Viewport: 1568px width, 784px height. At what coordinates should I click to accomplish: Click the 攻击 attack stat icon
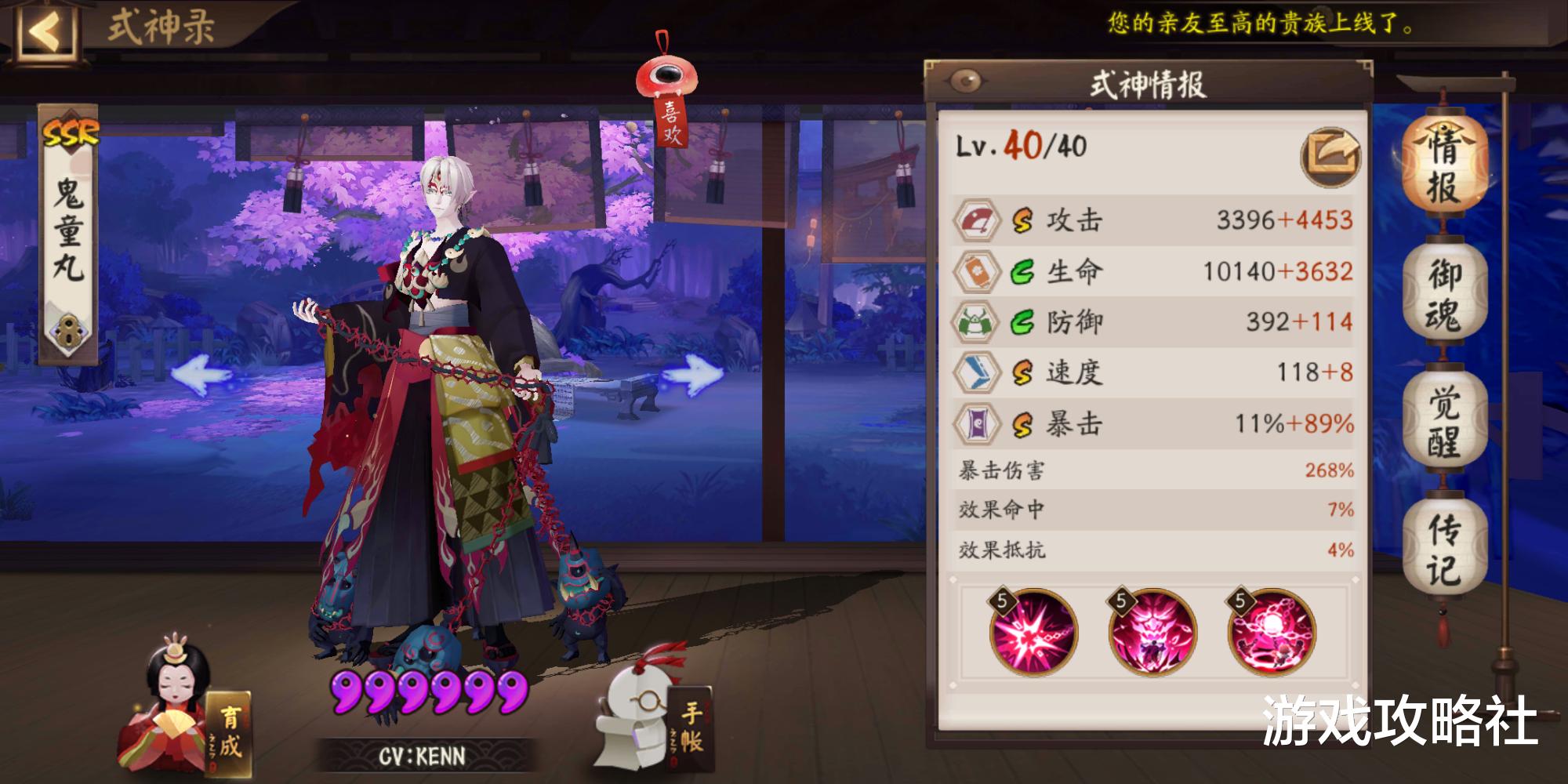(x=975, y=222)
